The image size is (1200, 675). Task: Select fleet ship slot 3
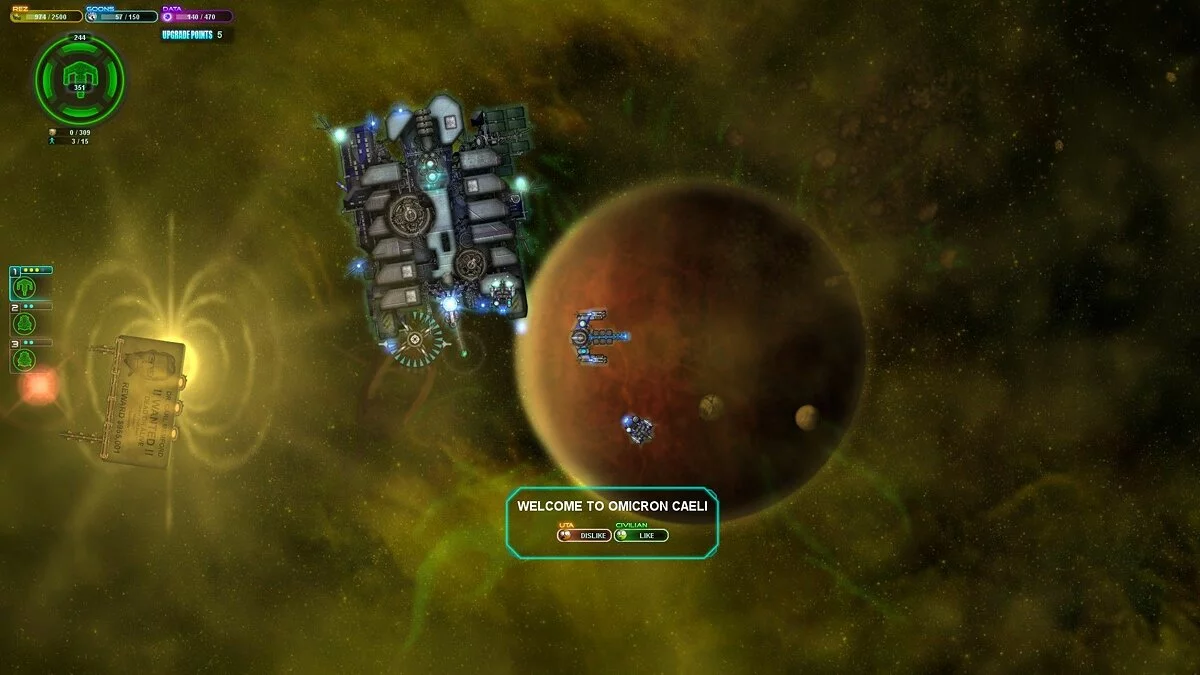(x=25, y=359)
